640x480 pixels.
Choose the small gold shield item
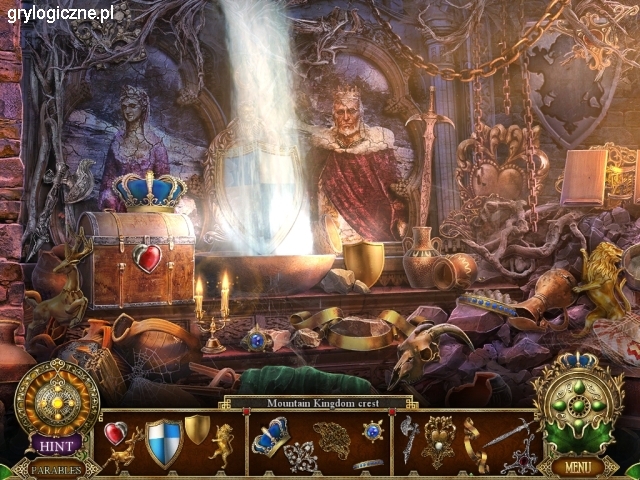pos(198,429)
